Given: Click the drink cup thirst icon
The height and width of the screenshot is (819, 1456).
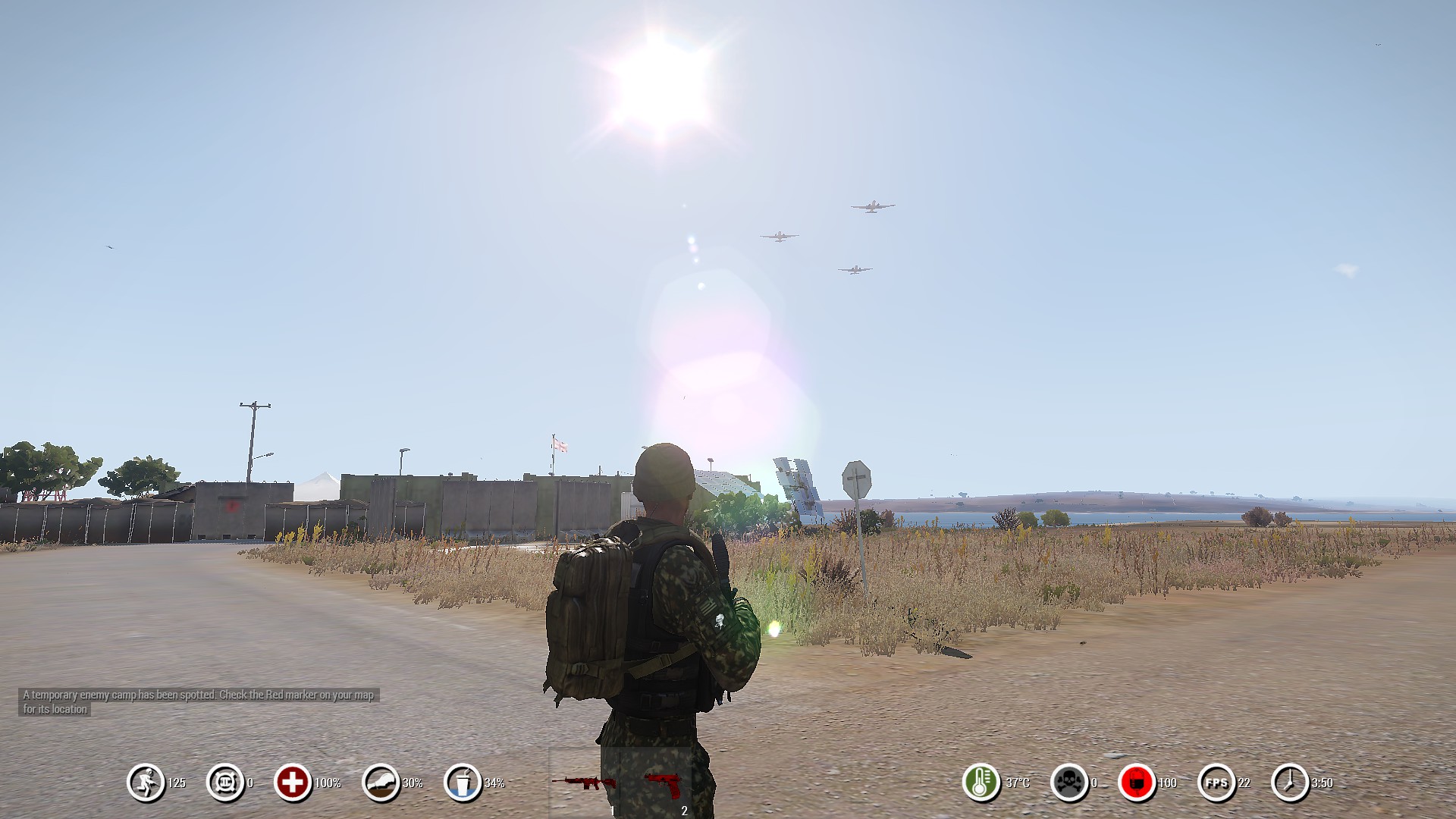Looking at the screenshot, I should pos(463,783).
